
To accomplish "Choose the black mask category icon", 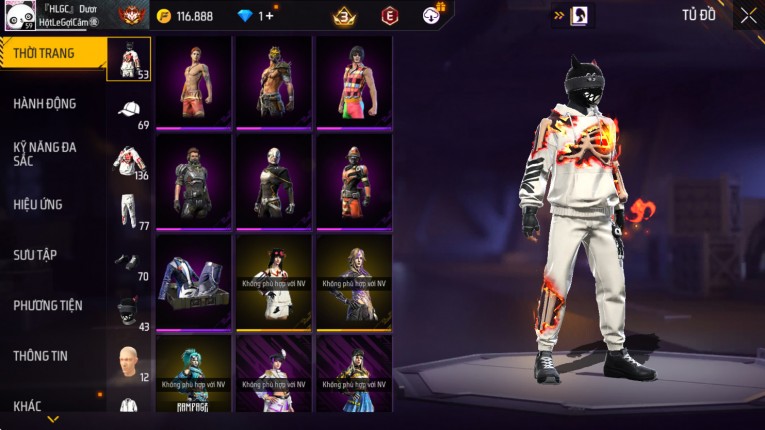I will (129, 310).
